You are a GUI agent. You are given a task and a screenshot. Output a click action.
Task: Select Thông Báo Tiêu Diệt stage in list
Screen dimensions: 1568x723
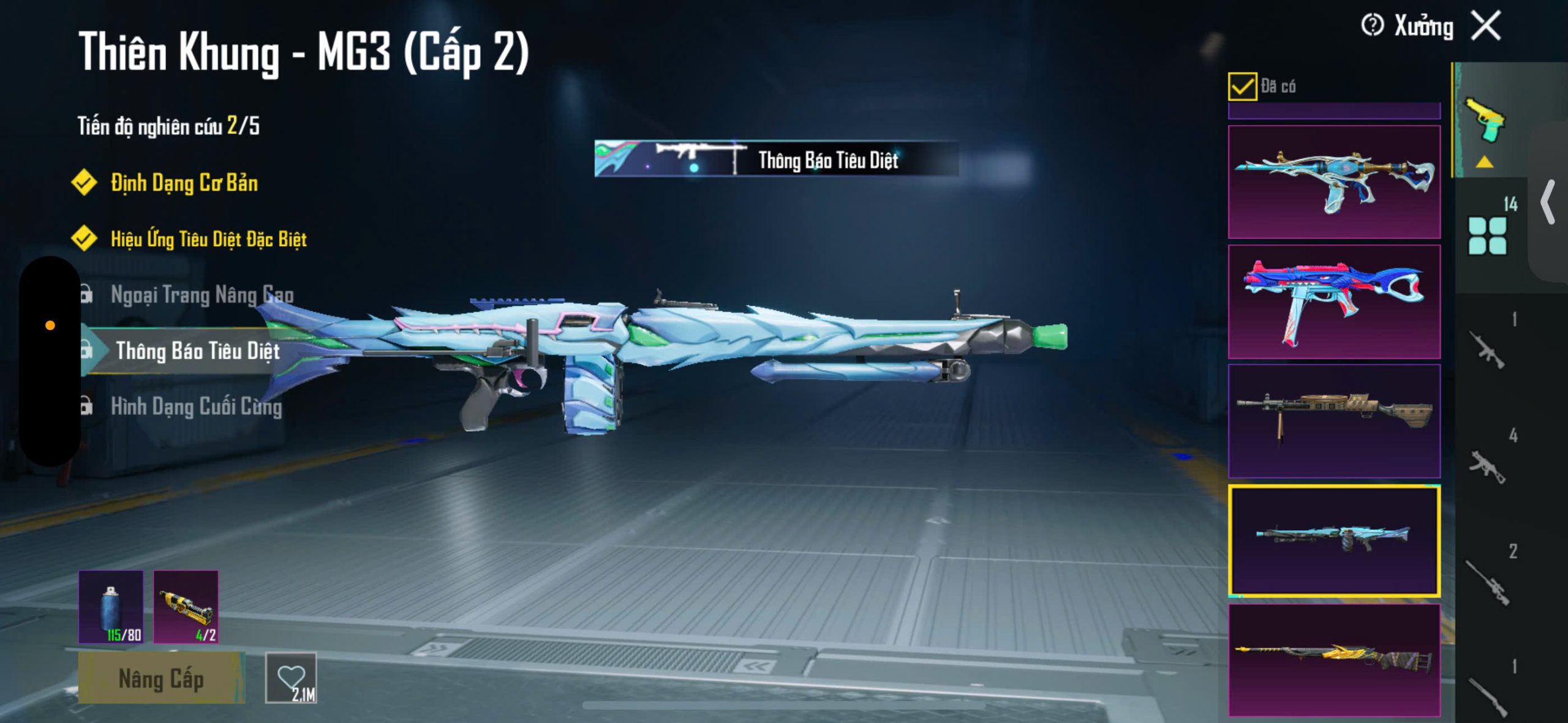(x=197, y=351)
